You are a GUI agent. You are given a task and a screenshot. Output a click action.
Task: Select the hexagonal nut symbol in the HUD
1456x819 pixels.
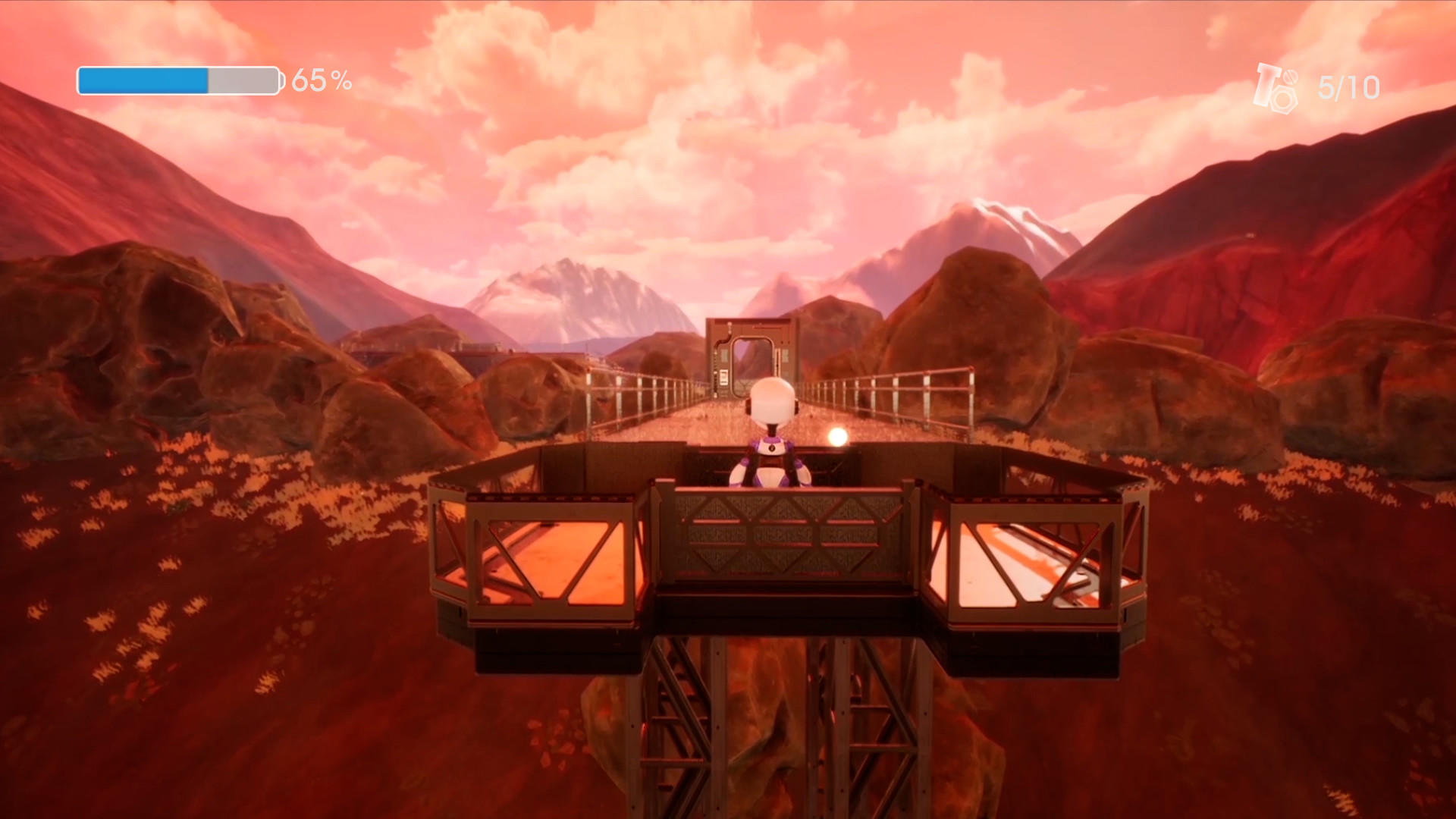click(1284, 99)
